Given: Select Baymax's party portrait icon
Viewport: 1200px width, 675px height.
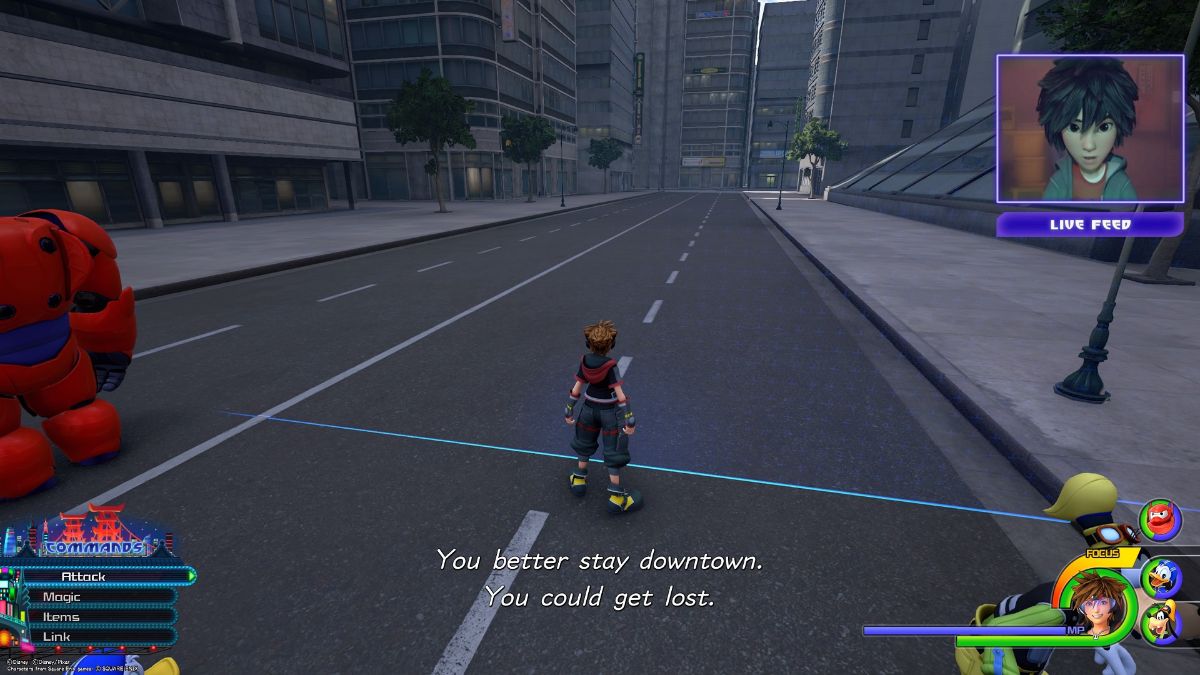Looking at the screenshot, I should point(1159,519).
